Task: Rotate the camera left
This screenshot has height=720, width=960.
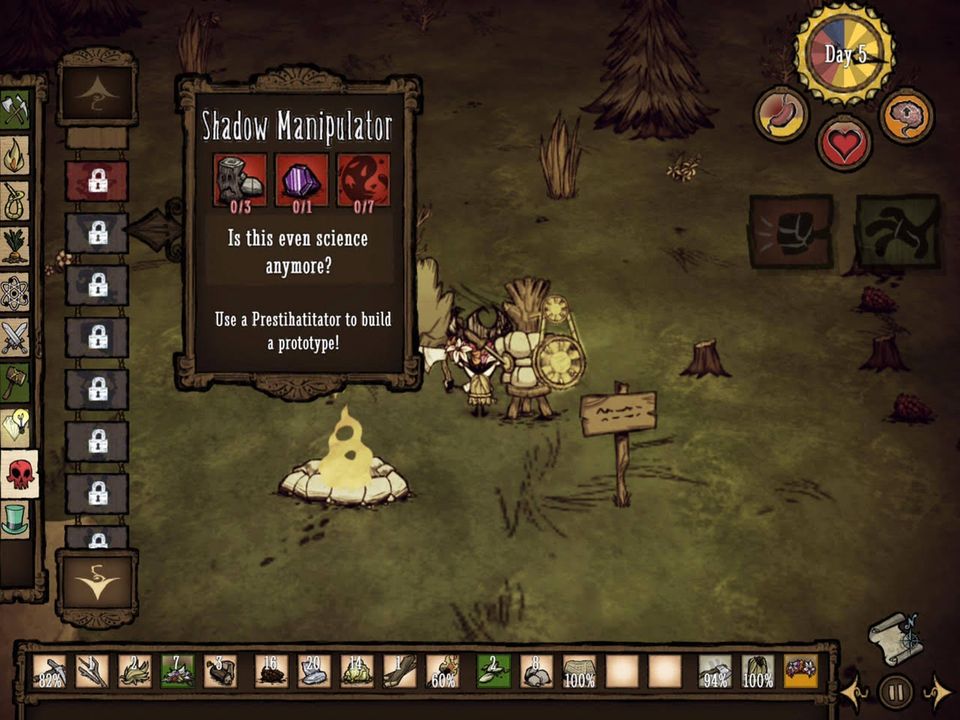Action: coord(855,691)
